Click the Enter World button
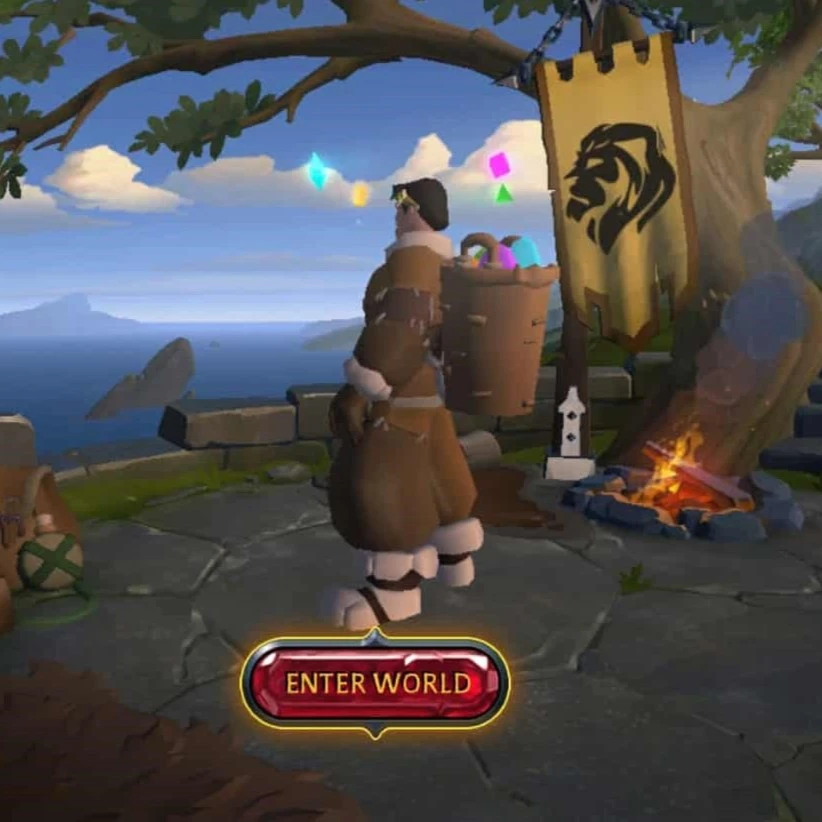The image size is (822, 822). [x=376, y=684]
